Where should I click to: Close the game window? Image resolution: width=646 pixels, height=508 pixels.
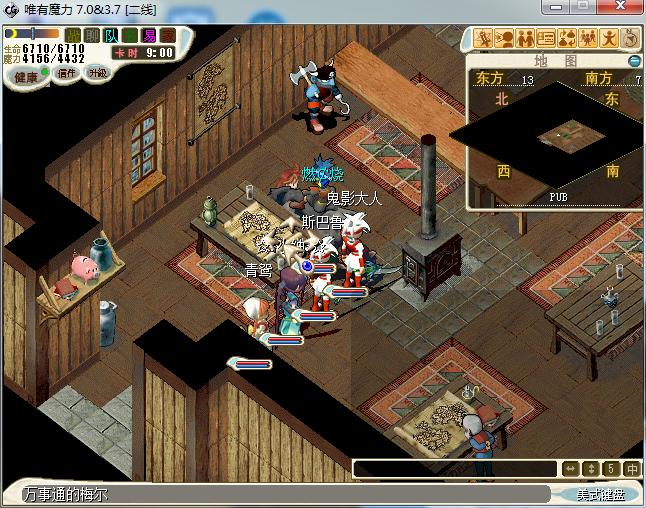click(x=624, y=8)
